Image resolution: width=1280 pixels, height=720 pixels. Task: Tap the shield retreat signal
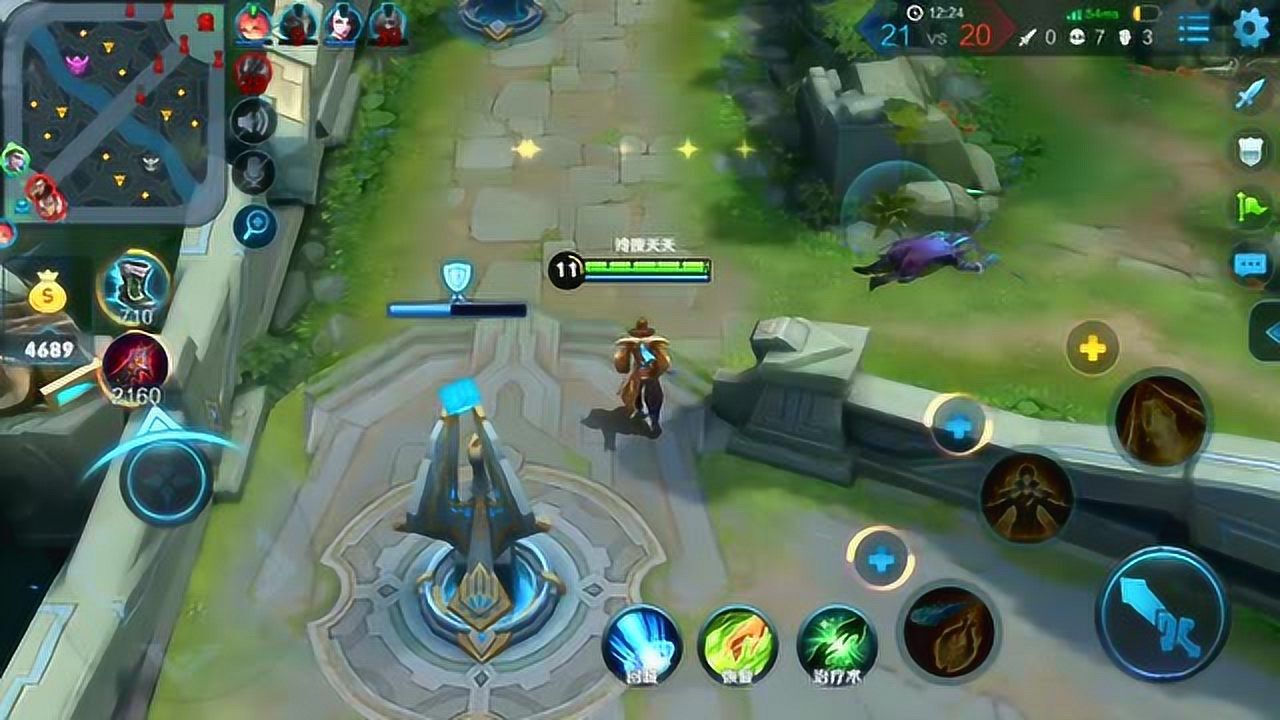(x=1251, y=149)
